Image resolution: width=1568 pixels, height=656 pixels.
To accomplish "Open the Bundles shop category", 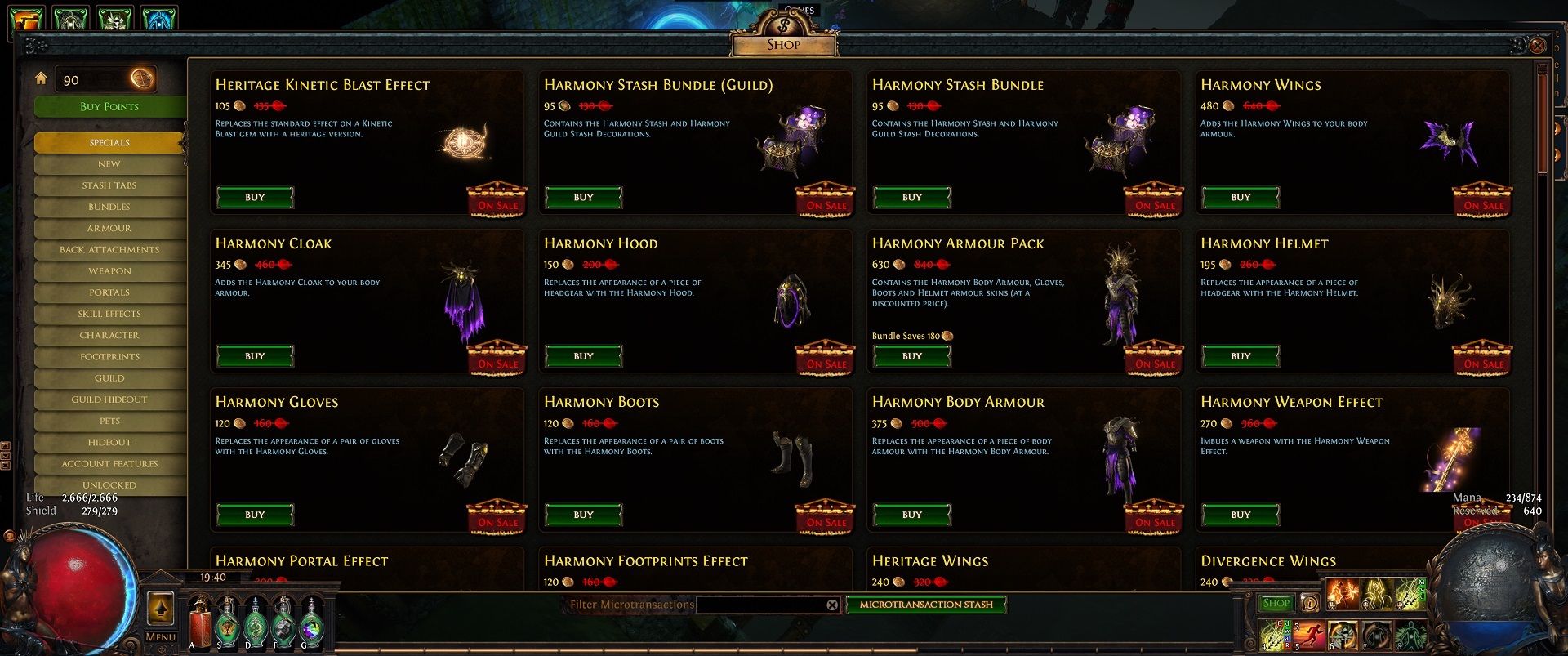I will [109, 207].
